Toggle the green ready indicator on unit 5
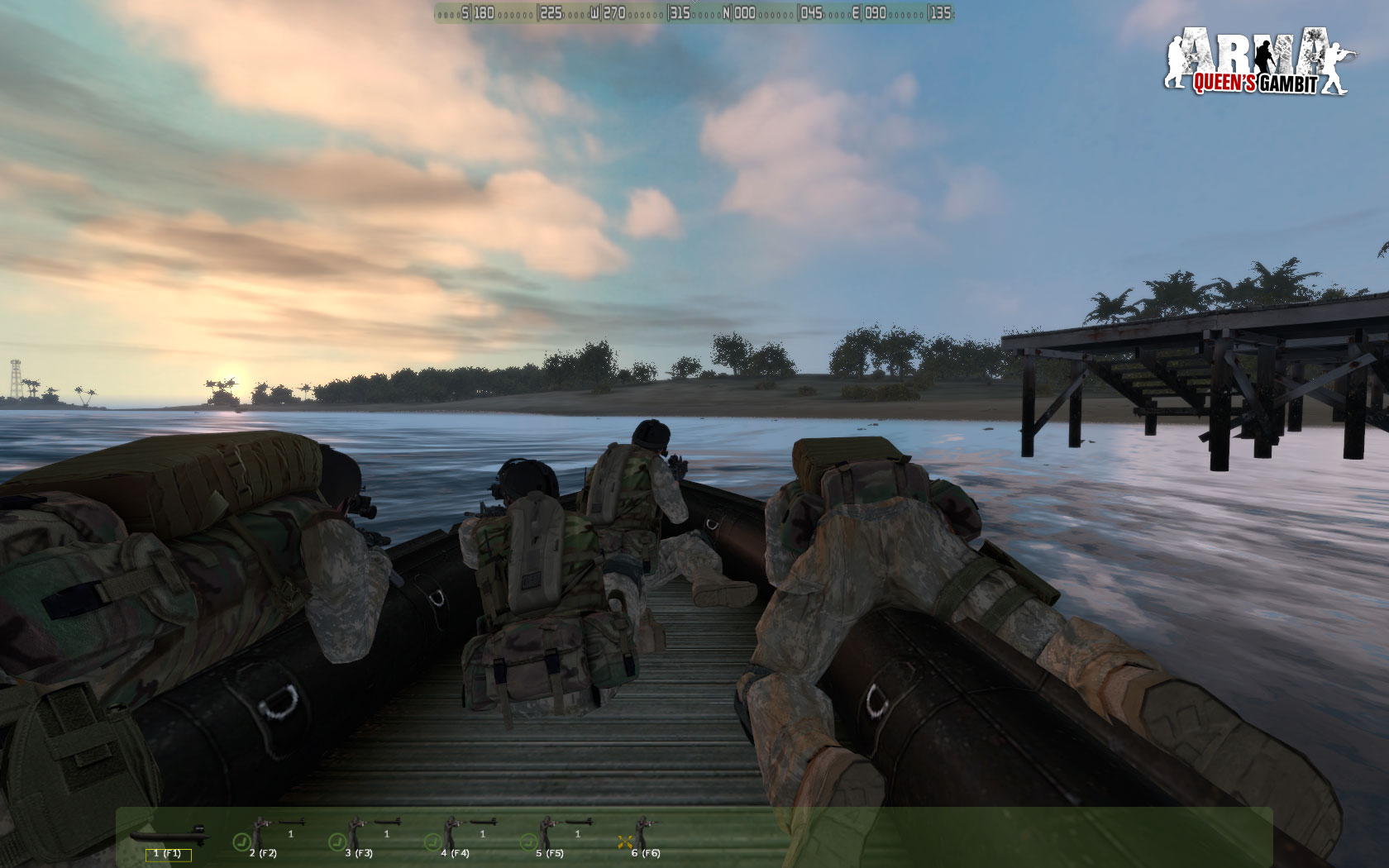 tap(530, 841)
